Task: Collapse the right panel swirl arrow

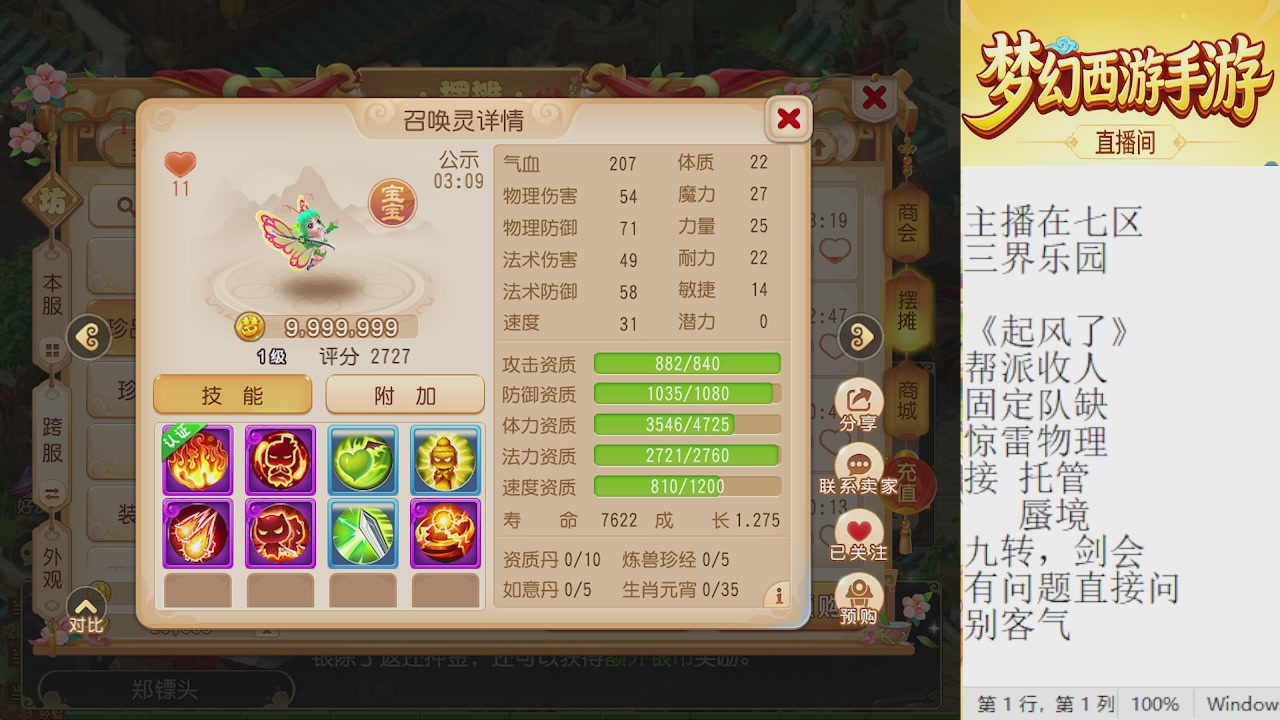Action: click(858, 337)
